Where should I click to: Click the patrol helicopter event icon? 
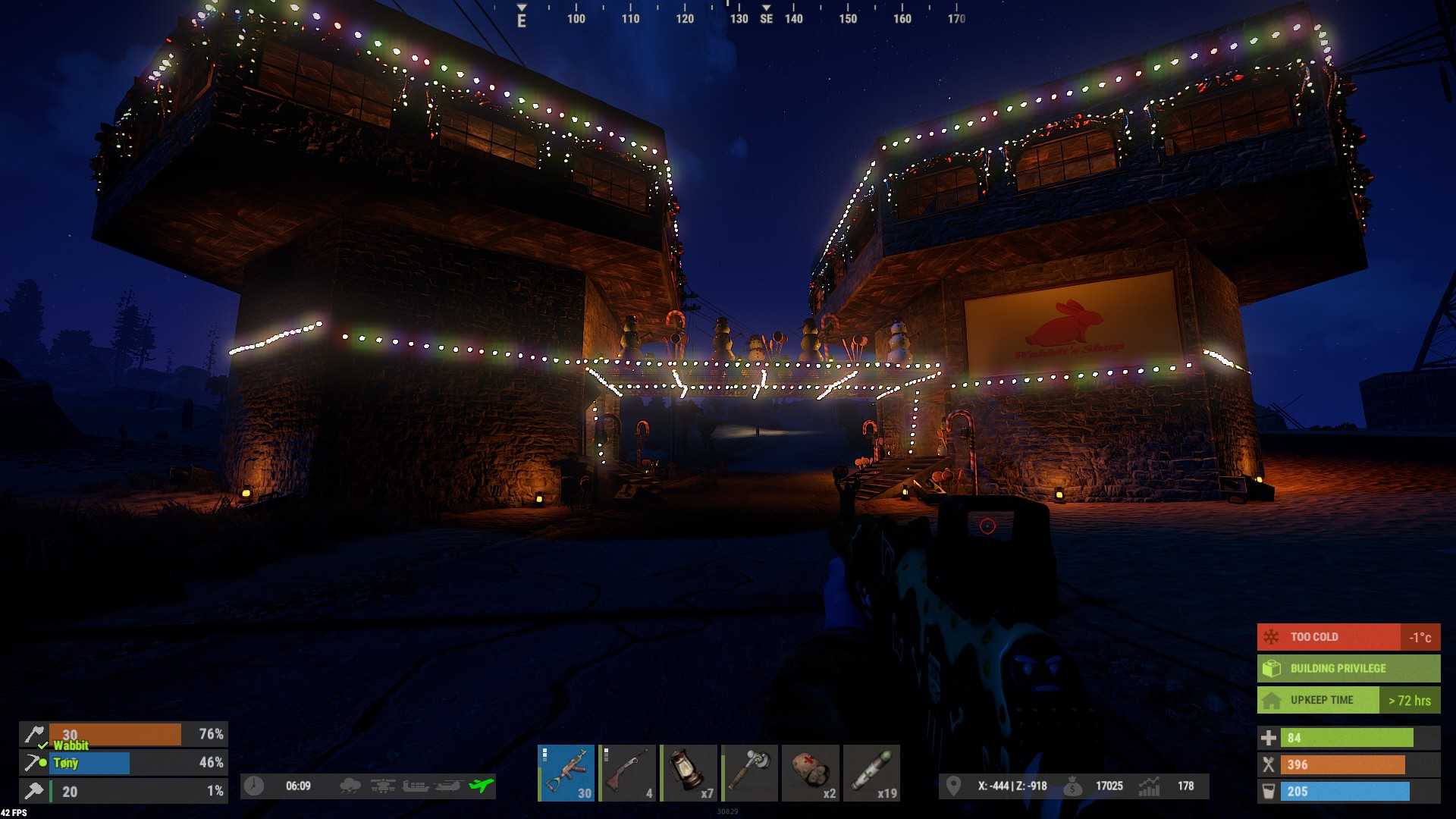[448, 786]
